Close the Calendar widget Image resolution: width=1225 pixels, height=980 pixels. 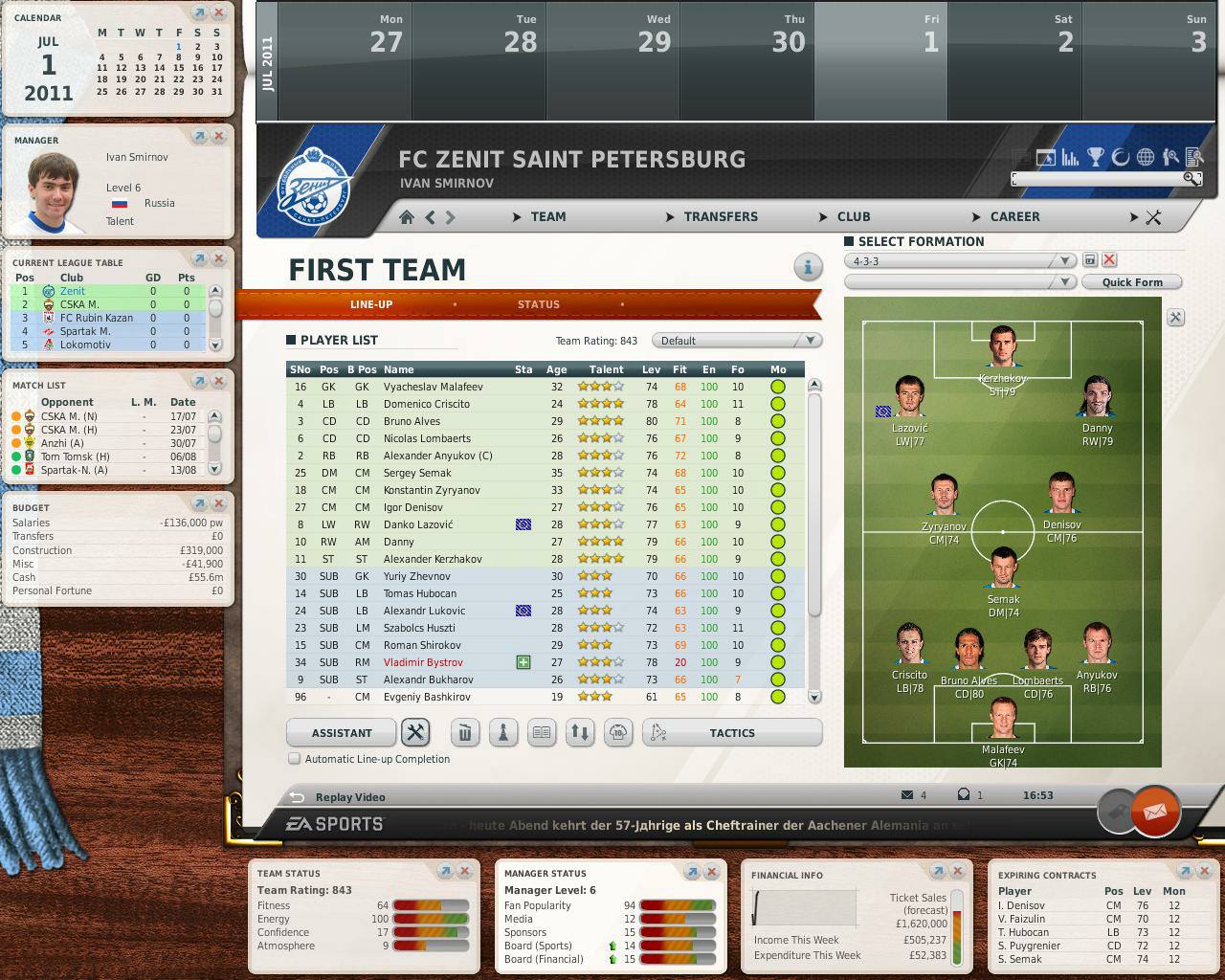click(x=219, y=13)
